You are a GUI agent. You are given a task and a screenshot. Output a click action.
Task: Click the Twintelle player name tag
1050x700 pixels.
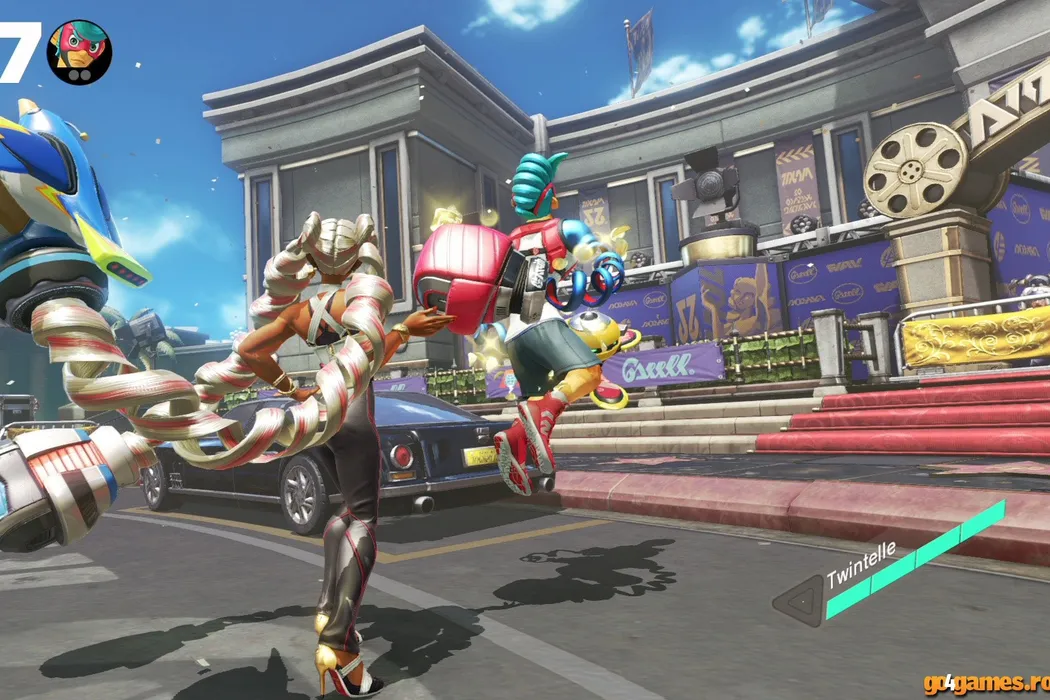[x=861, y=566]
